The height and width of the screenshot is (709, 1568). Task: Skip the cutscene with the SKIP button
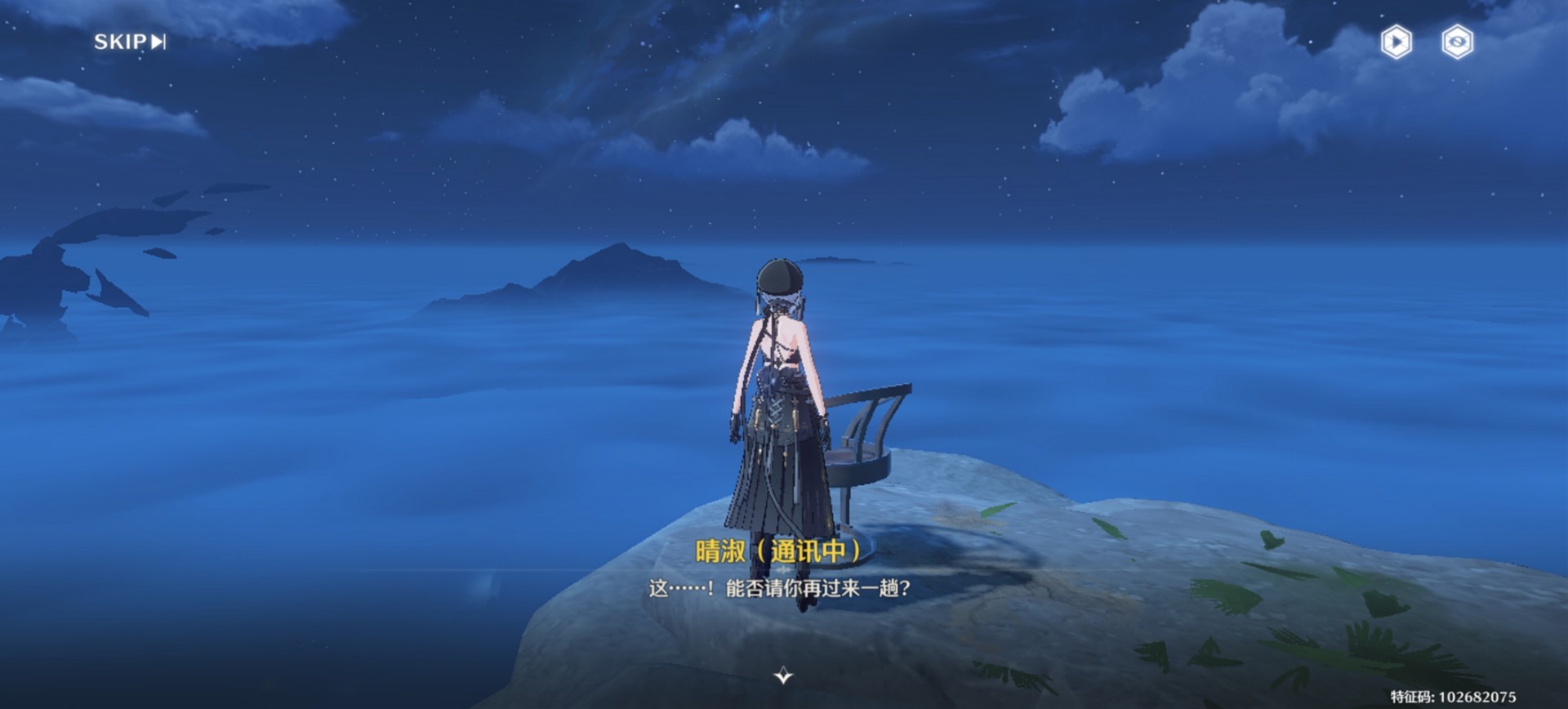coord(130,42)
